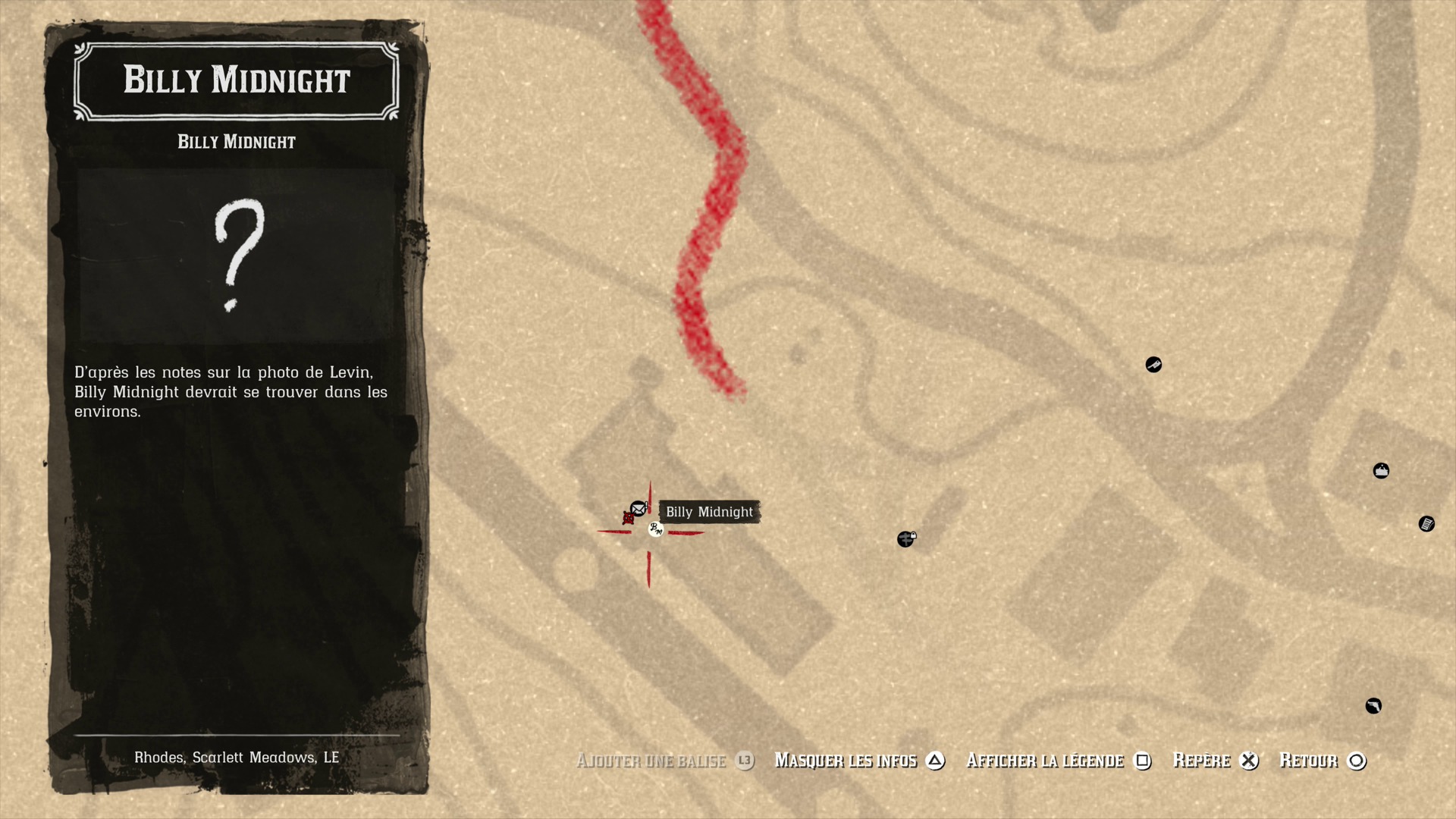Screen dimensions: 1456x819
Task: Select the Billy Midnight gunslinger marker
Action: pyautogui.click(x=656, y=530)
